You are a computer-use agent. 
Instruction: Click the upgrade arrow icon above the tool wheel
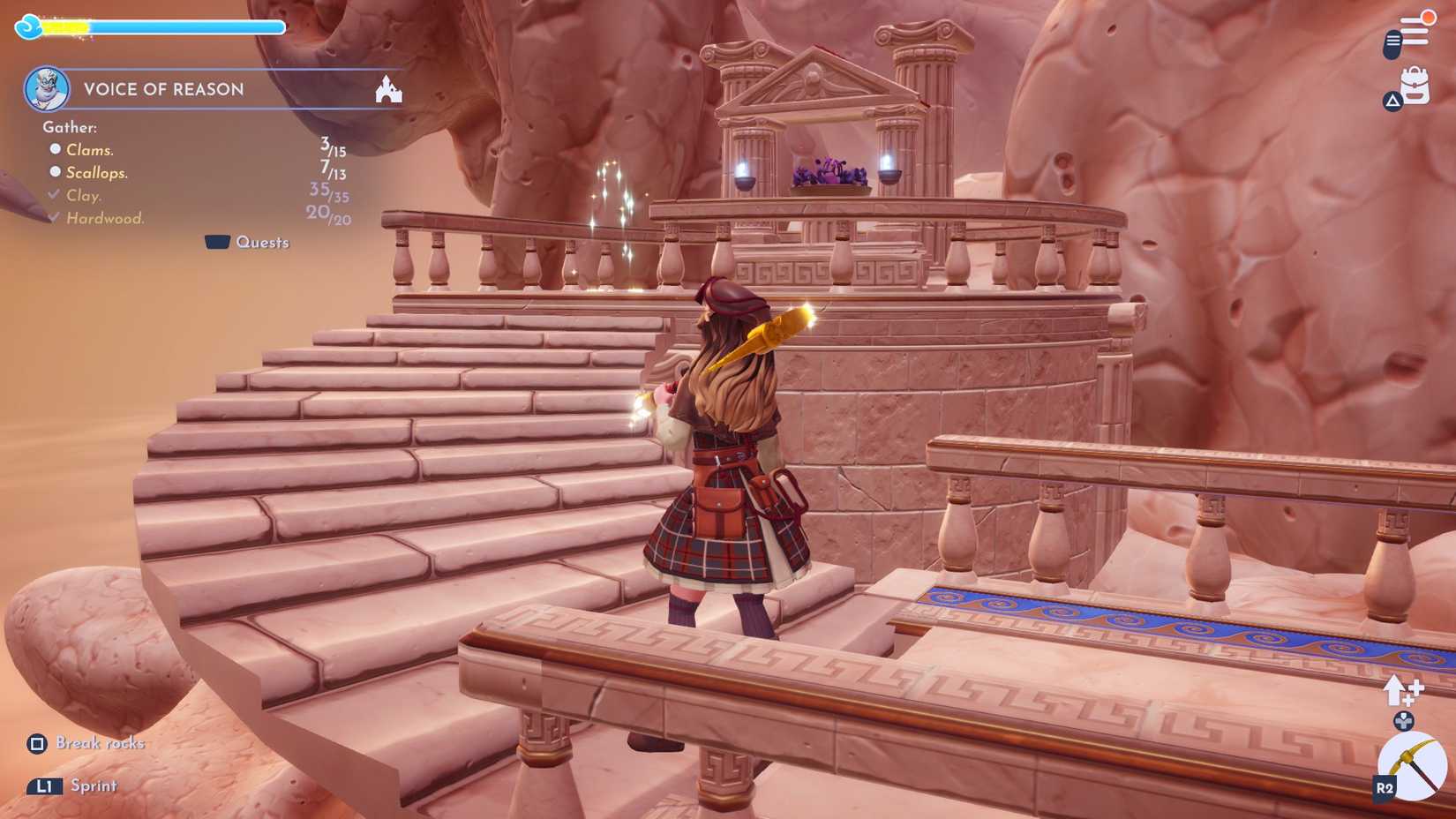[x=1400, y=689]
